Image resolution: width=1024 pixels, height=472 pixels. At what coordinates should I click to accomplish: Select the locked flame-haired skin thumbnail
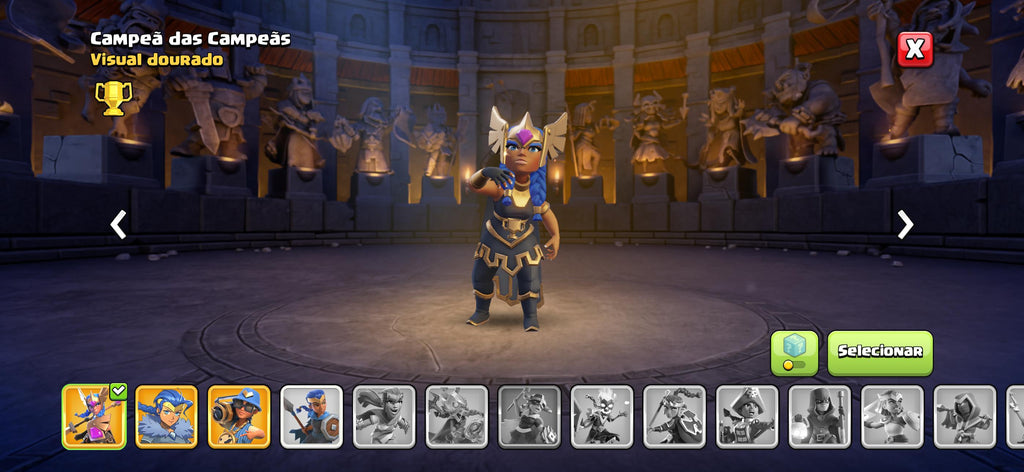tap(602, 416)
